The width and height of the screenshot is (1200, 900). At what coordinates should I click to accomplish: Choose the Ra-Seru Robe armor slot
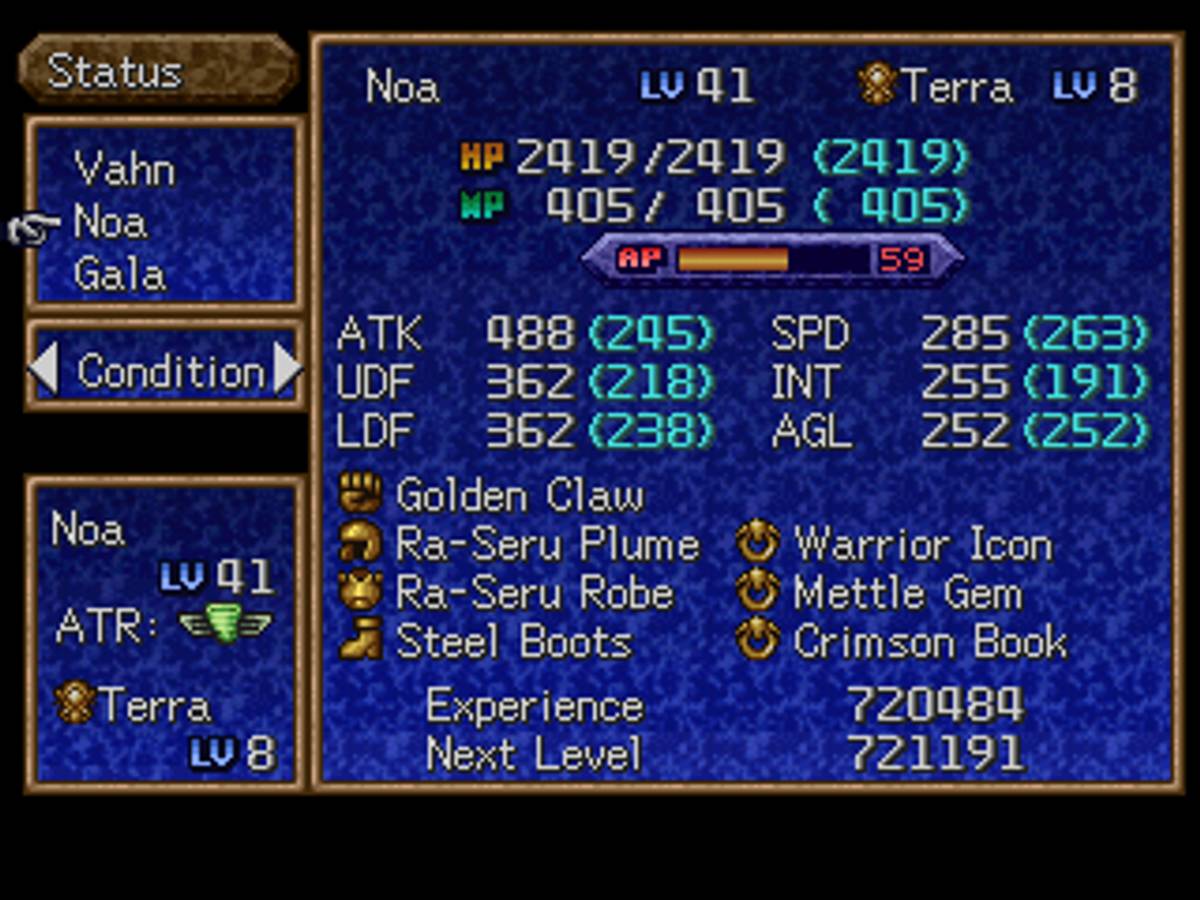(x=534, y=593)
